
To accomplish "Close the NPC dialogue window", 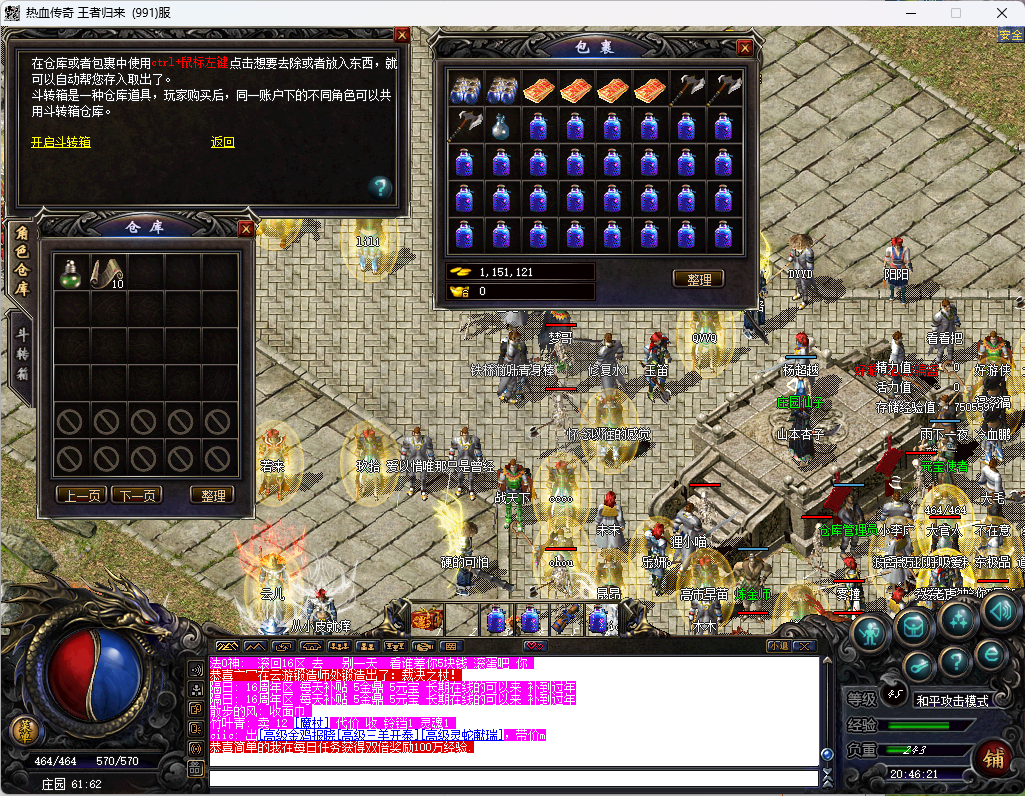I will tap(402, 35).
